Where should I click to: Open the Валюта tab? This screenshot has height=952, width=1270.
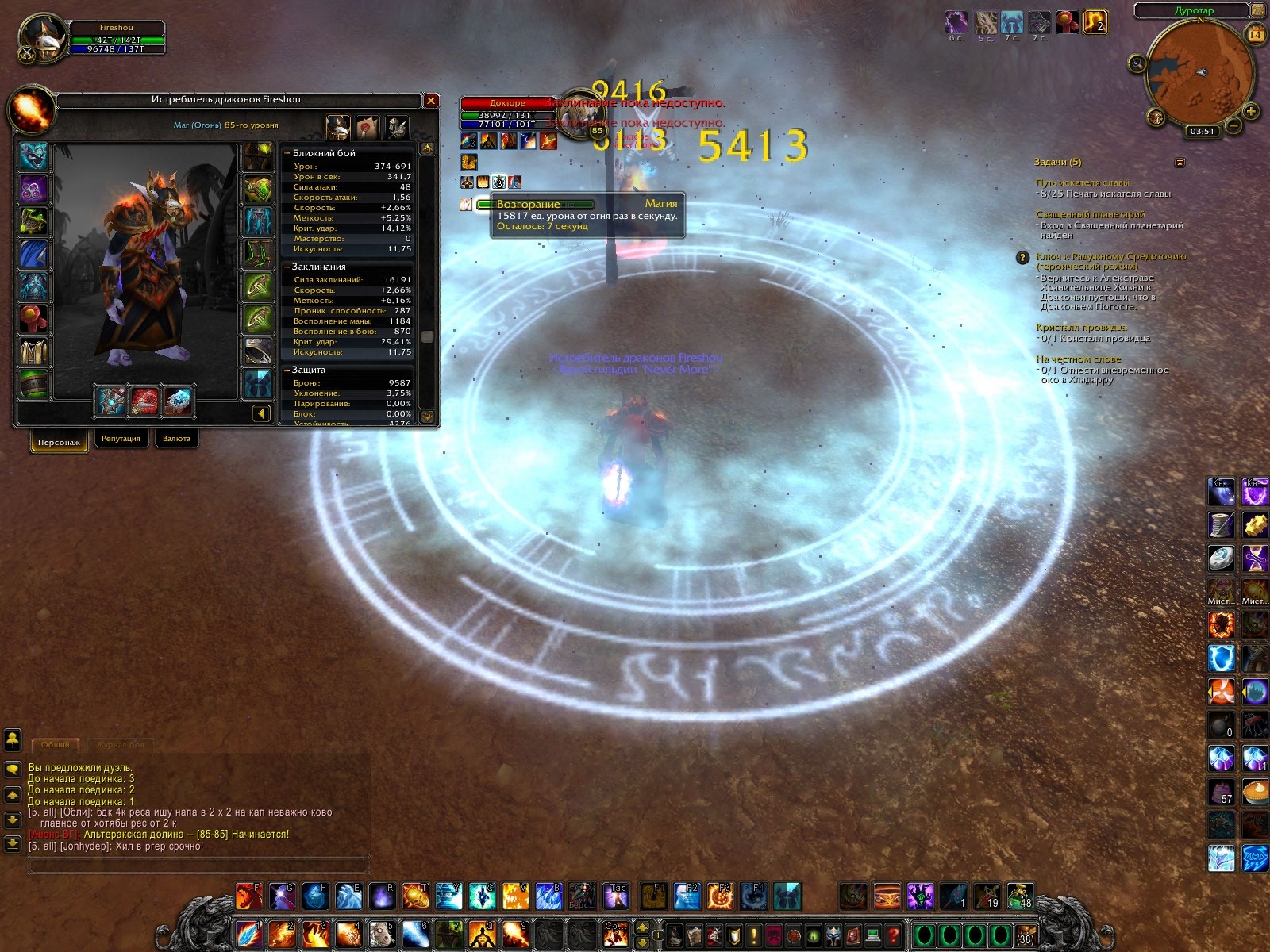tap(176, 439)
